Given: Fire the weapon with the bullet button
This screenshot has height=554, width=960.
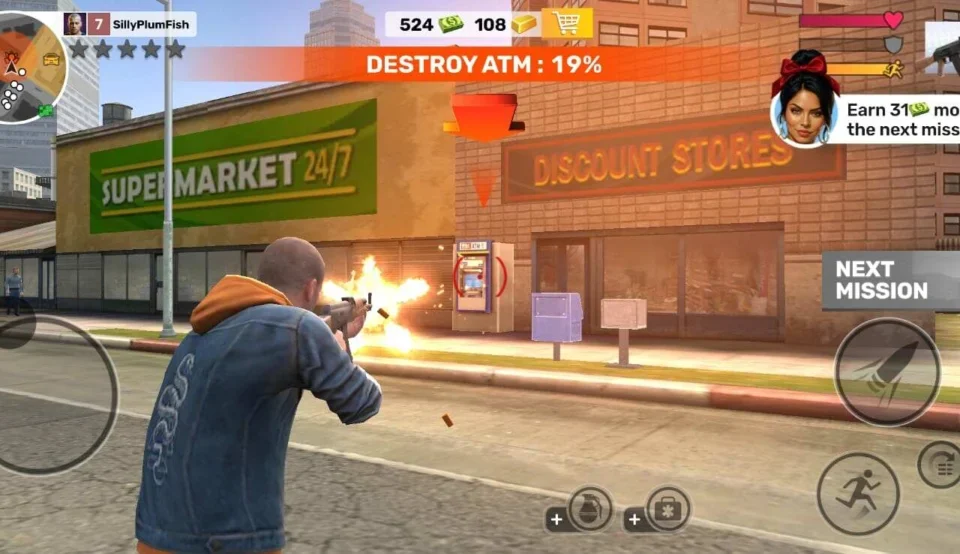Looking at the screenshot, I should click(887, 372).
